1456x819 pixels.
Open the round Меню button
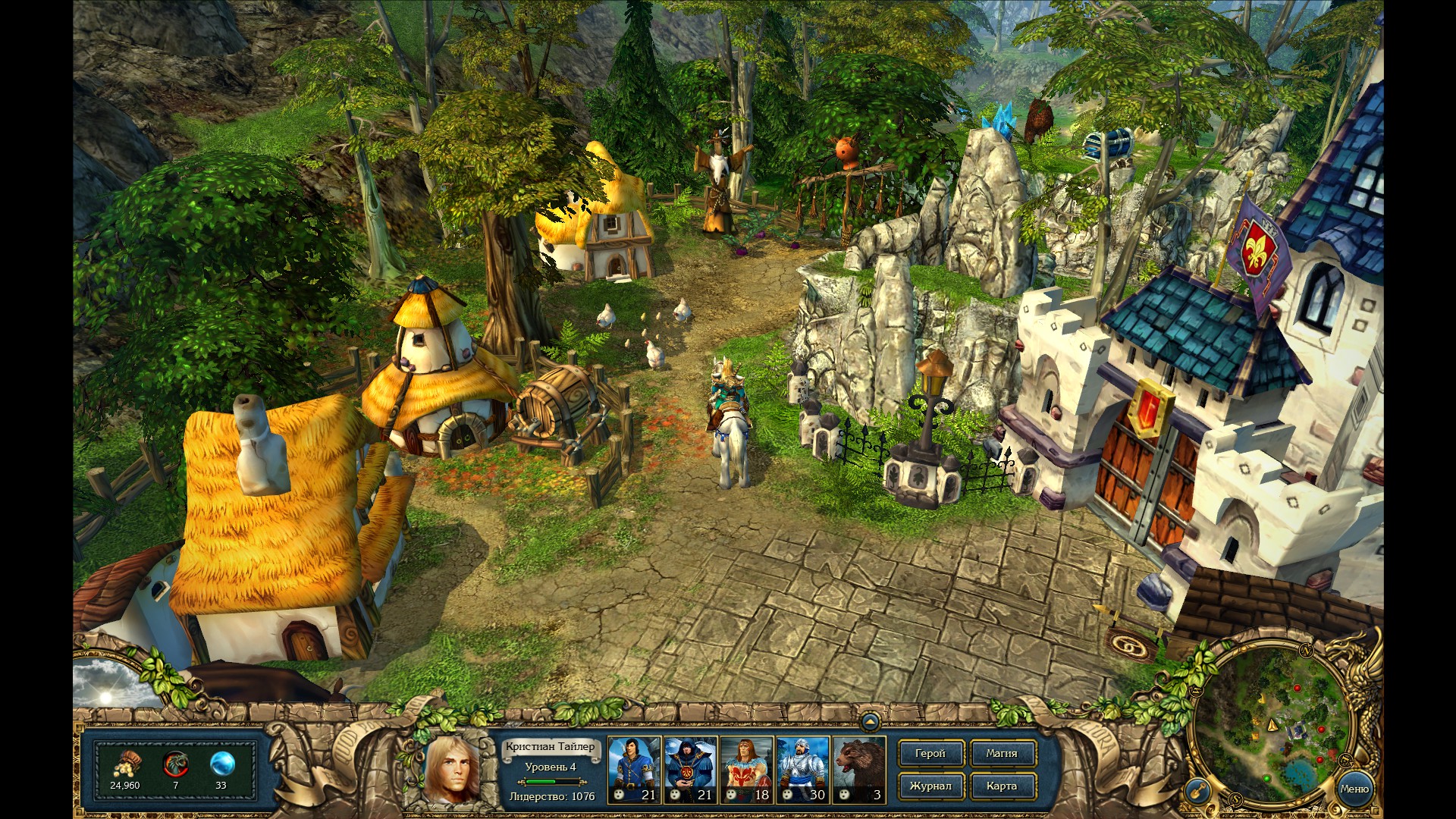click(x=1354, y=789)
